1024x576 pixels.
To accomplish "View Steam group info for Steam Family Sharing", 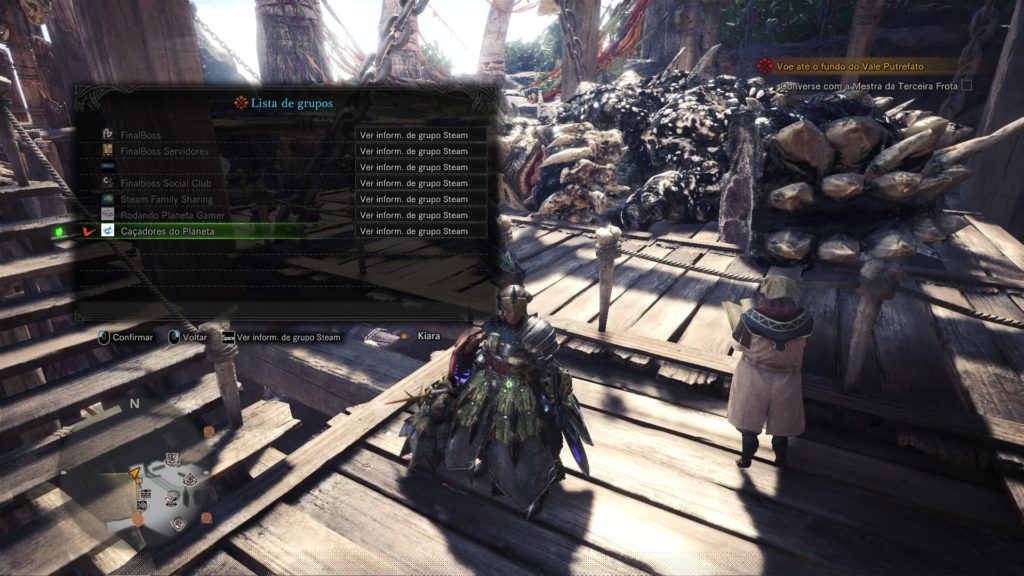I will pyautogui.click(x=420, y=199).
